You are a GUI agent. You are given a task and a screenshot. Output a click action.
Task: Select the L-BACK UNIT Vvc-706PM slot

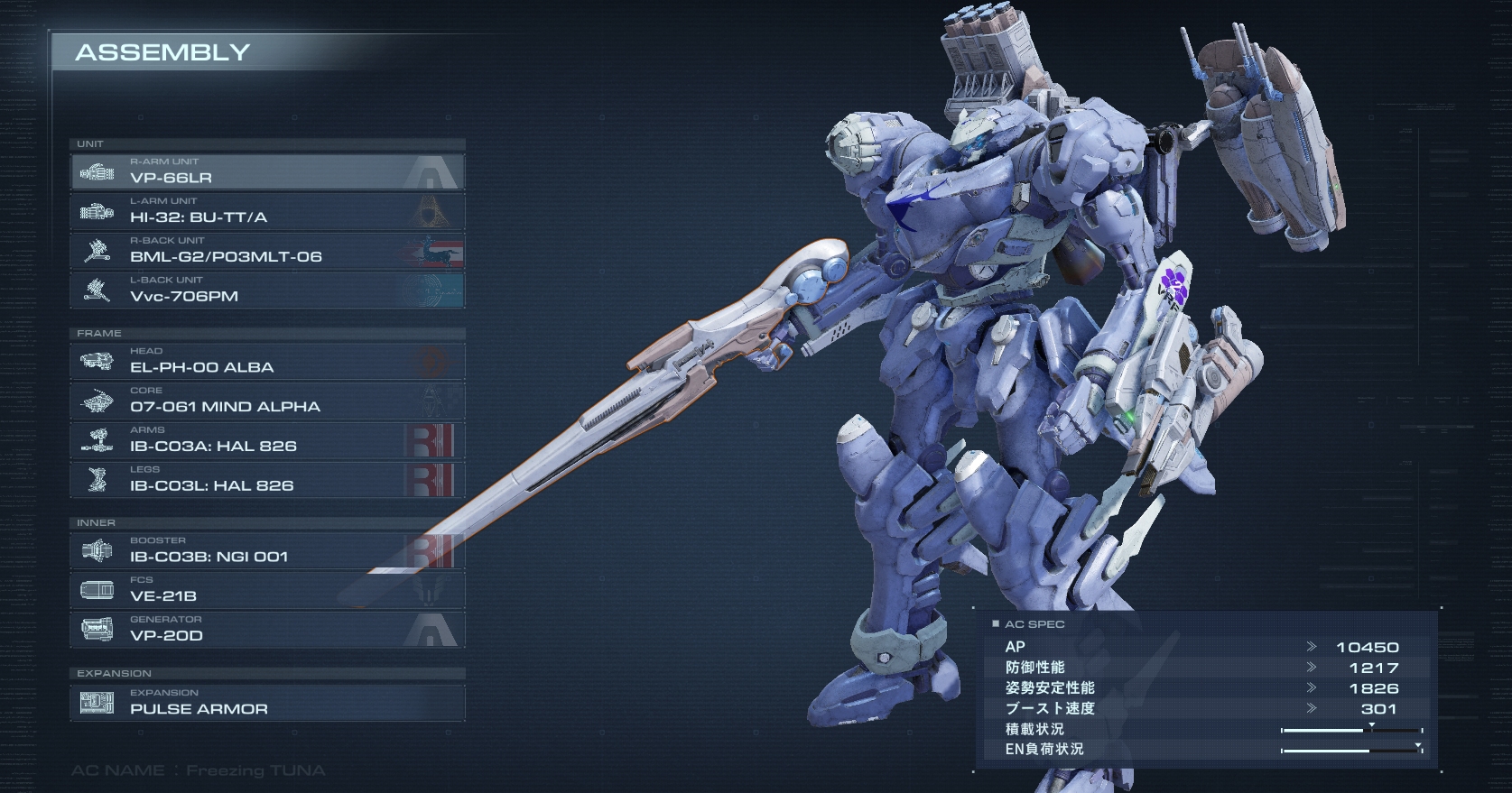pos(267,290)
